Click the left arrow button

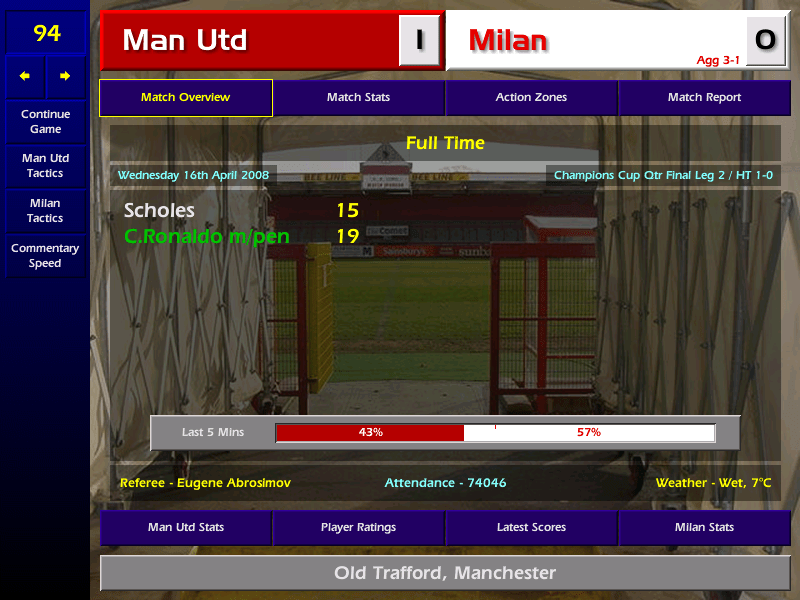25,76
